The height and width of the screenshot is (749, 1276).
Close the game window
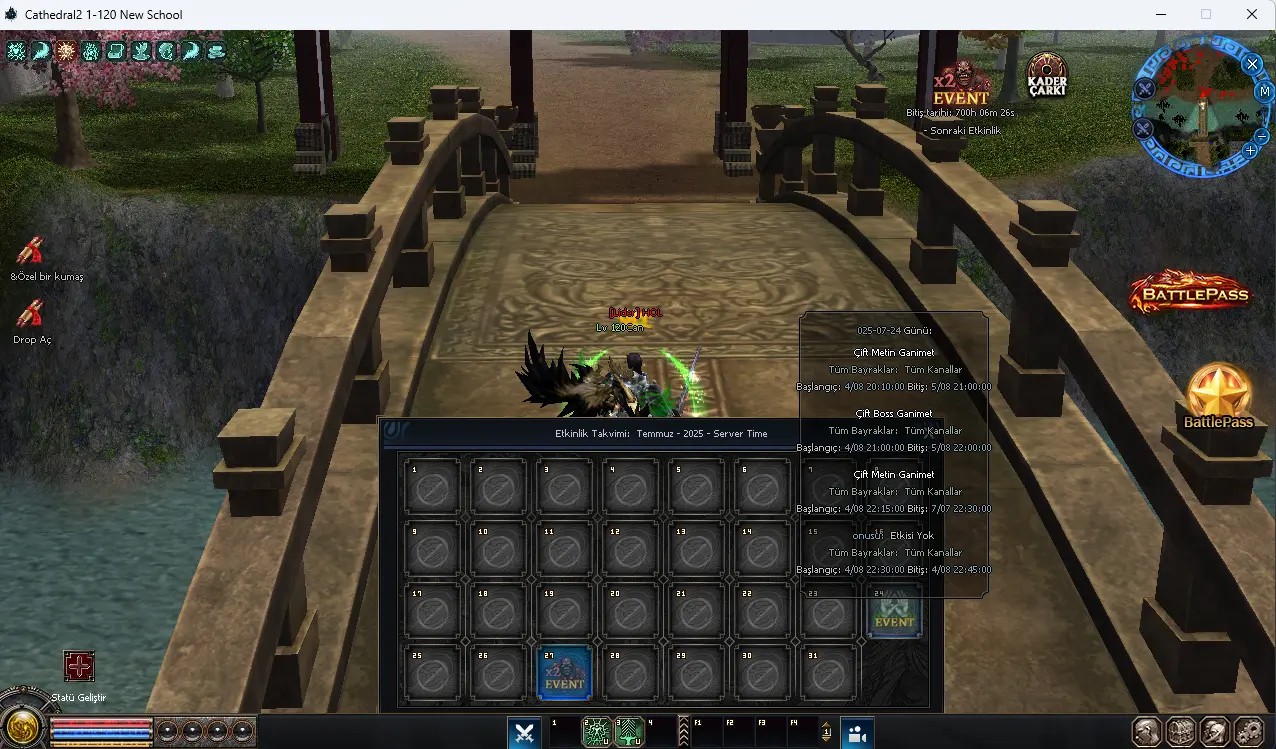pyautogui.click(x=1252, y=15)
